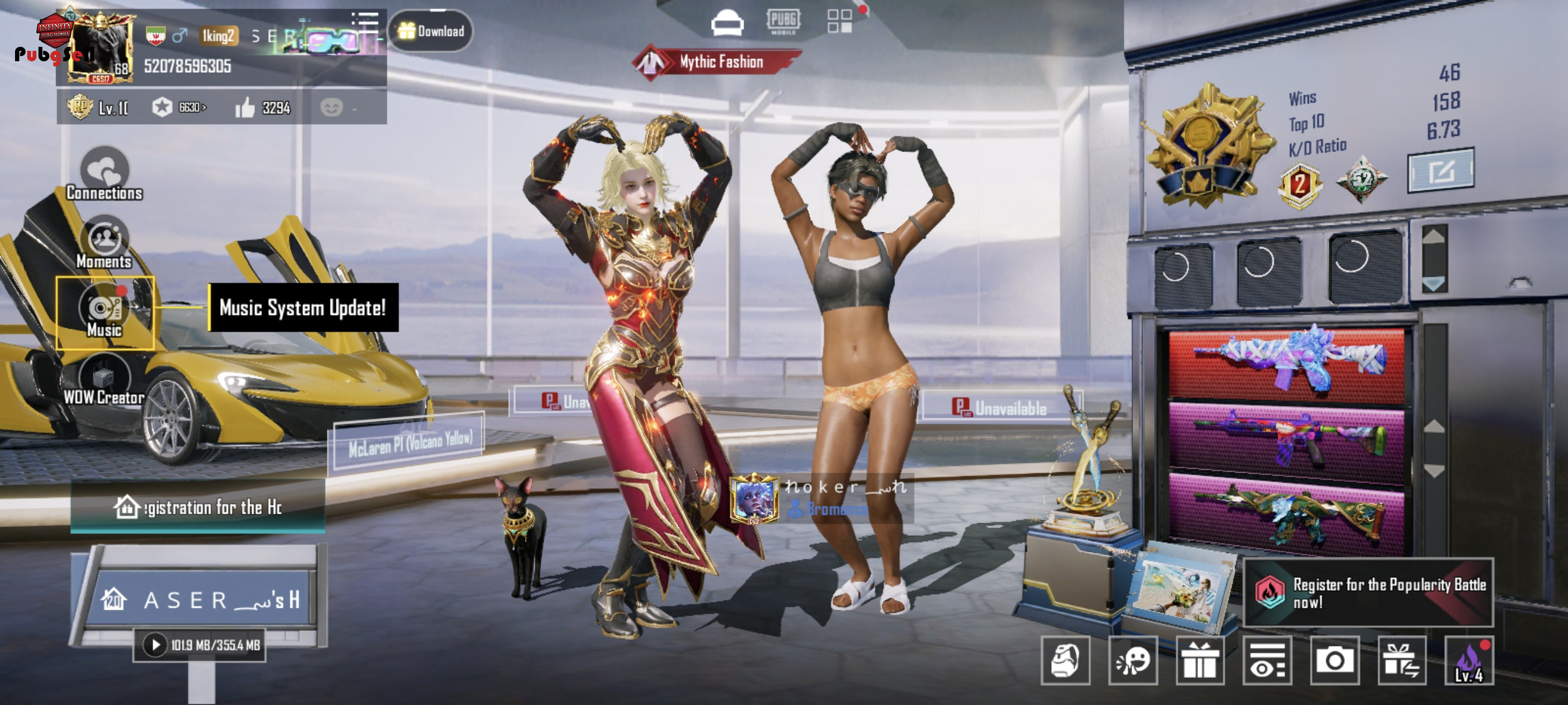Tap the thumbs-up likes counter
Viewport: 1568px width, 705px height.
[x=263, y=108]
